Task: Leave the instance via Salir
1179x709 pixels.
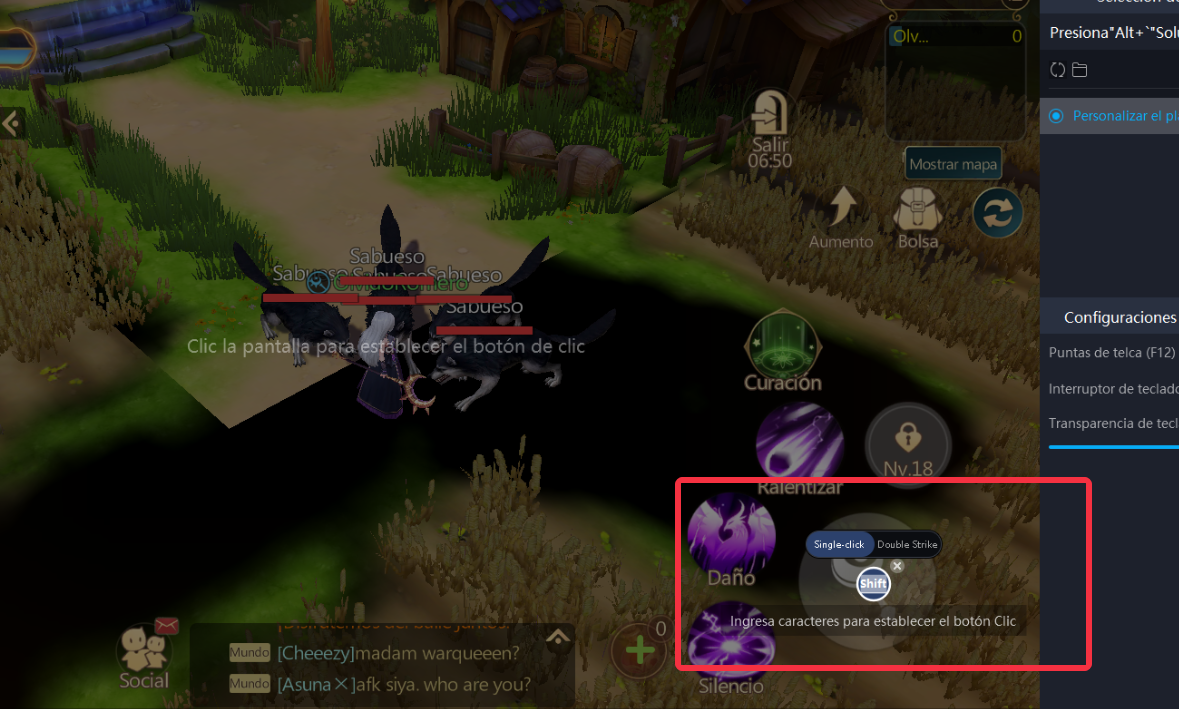Action: [x=769, y=119]
